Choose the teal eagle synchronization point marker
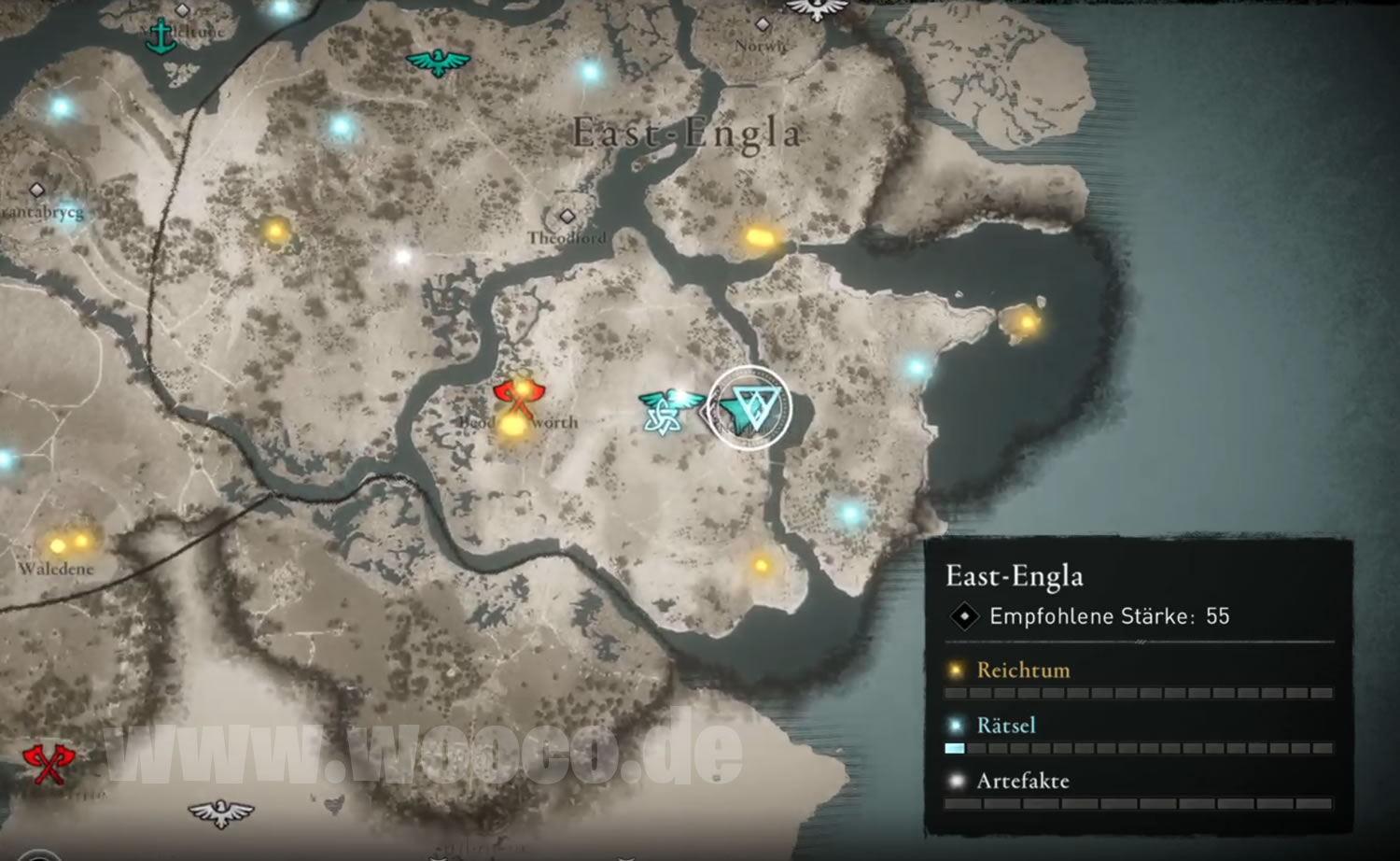Screen dimensions: 1400x861 click(438, 63)
